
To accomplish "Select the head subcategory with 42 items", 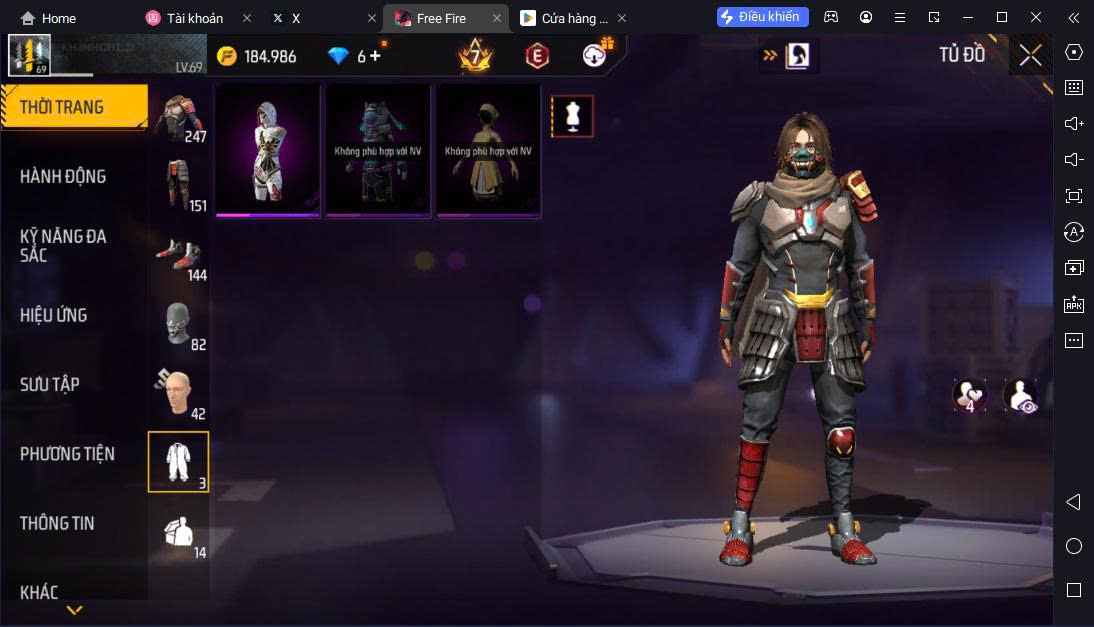I will click(179, 395).
